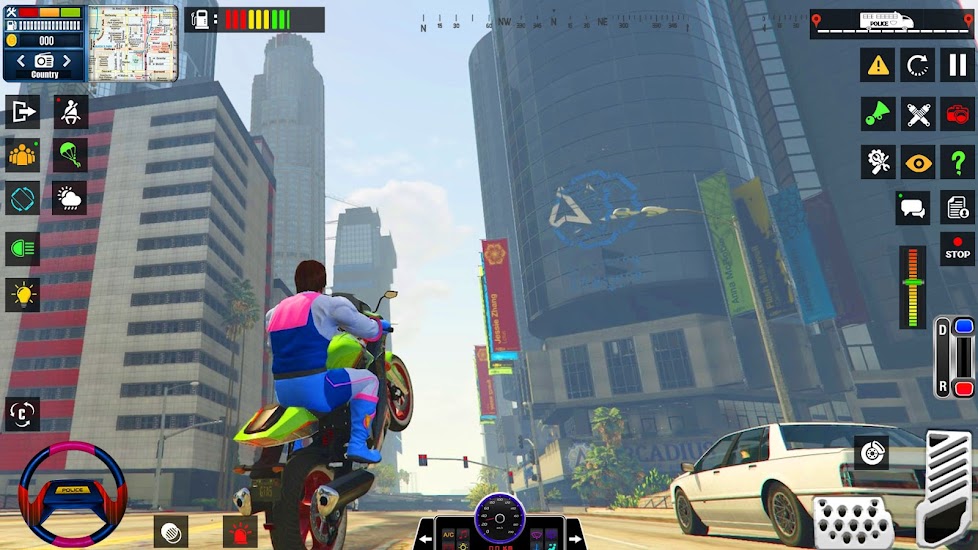Toggle the seatbelt icon
The height and width of the screenshot is (550, 978).
70,111
